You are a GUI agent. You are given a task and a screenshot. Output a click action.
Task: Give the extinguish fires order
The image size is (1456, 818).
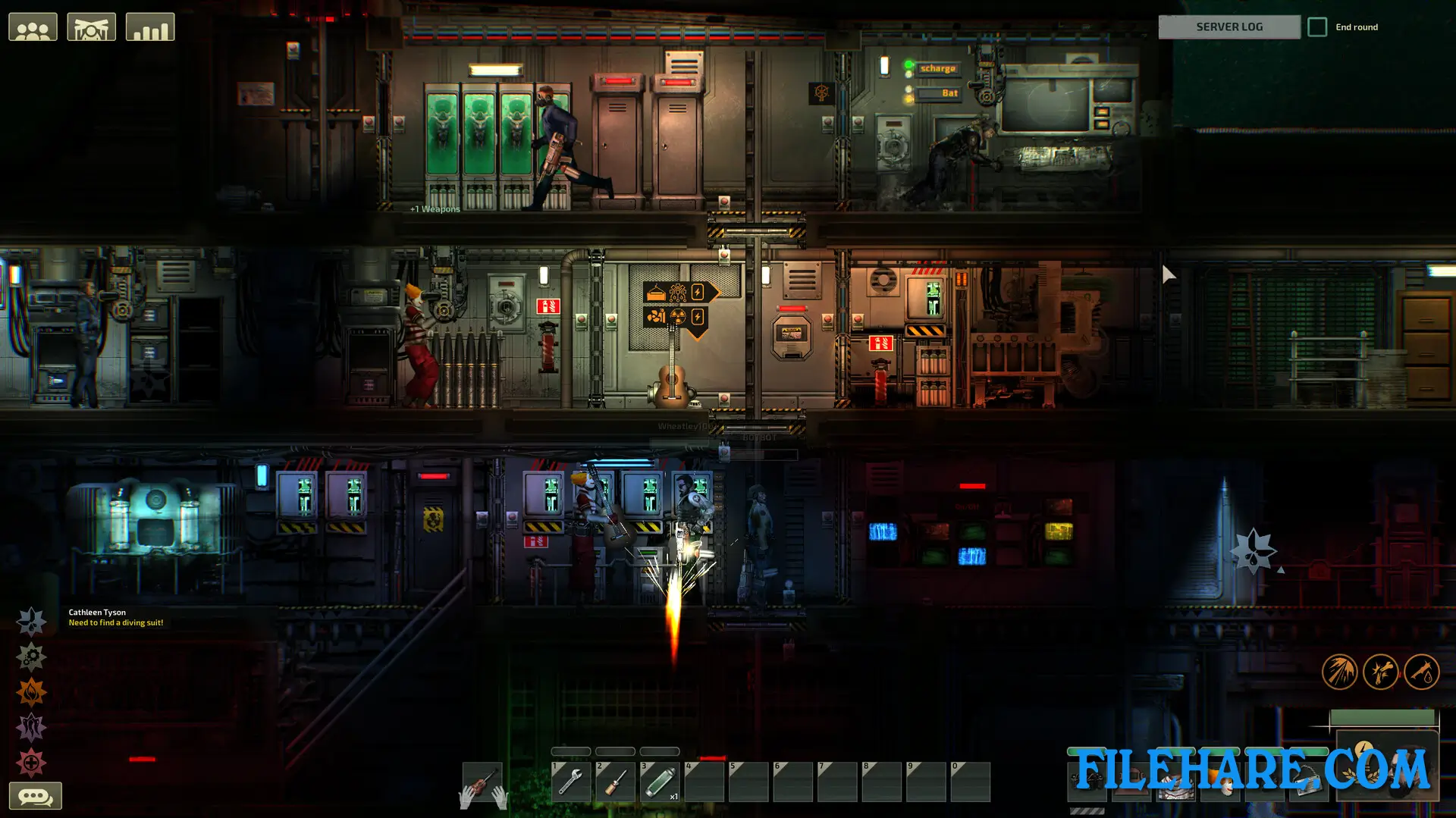31,692
